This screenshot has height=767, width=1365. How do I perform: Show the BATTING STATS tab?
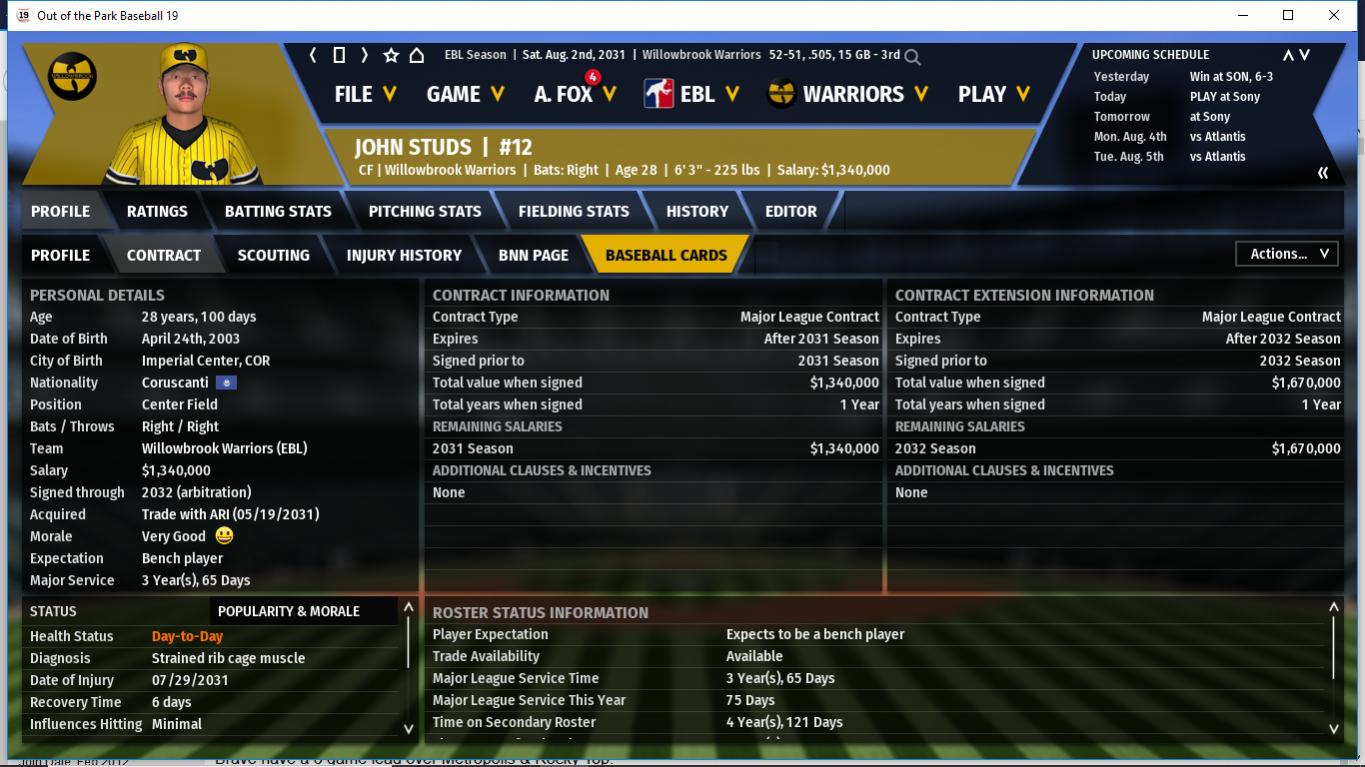click(278, 211)
